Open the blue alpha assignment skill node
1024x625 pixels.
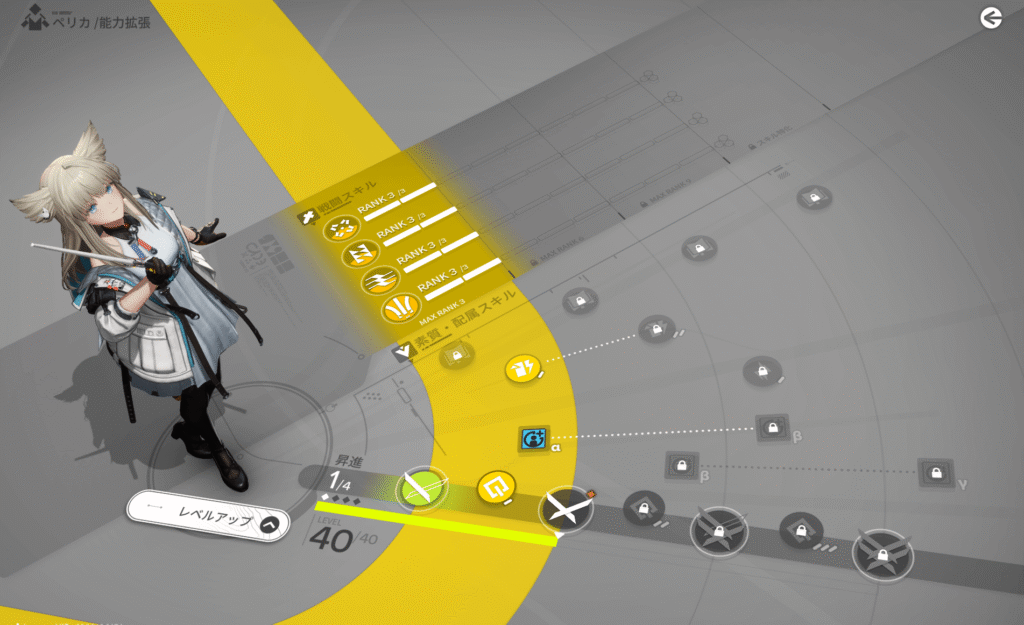point(533,438)
